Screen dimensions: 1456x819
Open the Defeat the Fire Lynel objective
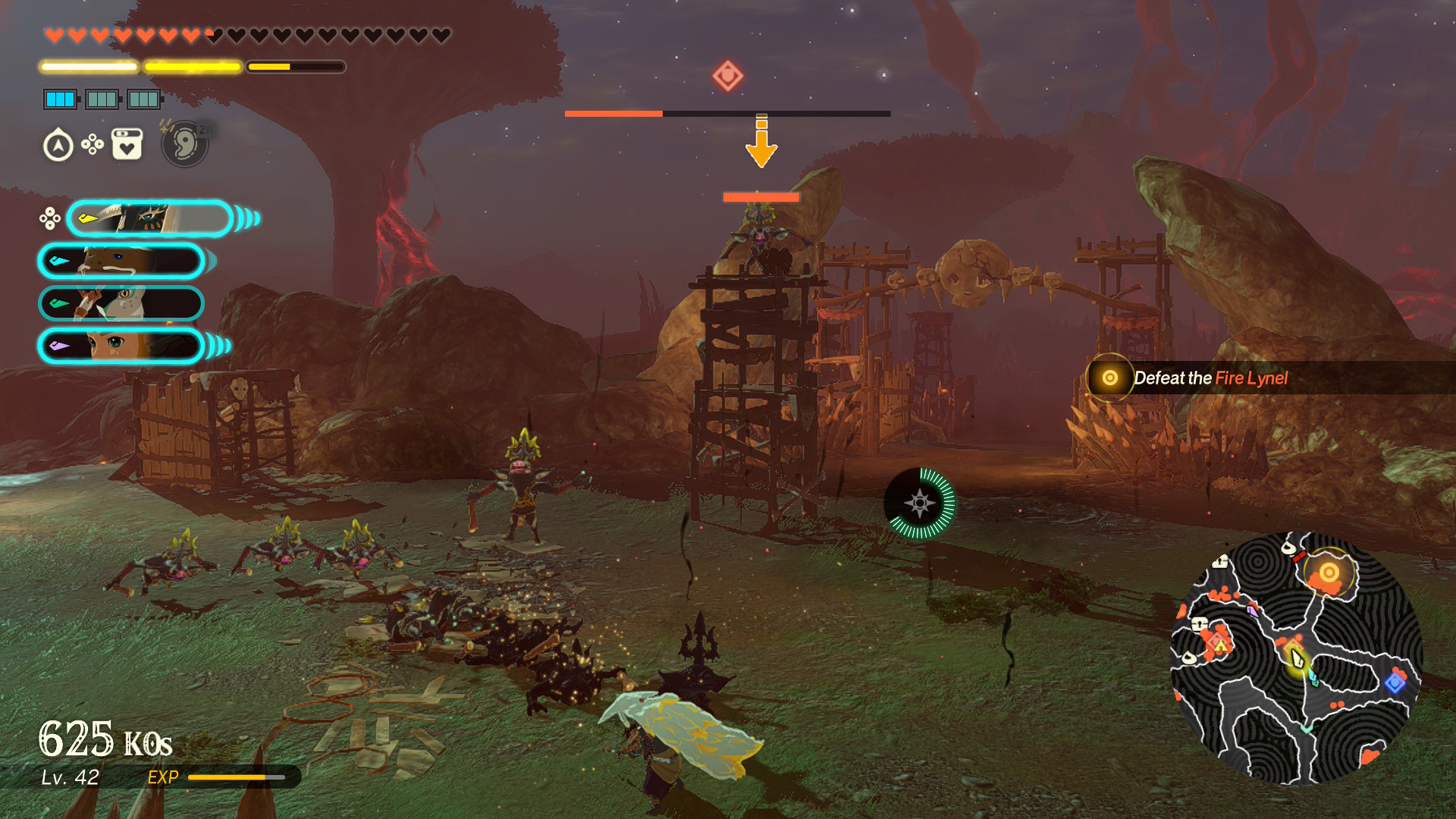coord(1210,378)
